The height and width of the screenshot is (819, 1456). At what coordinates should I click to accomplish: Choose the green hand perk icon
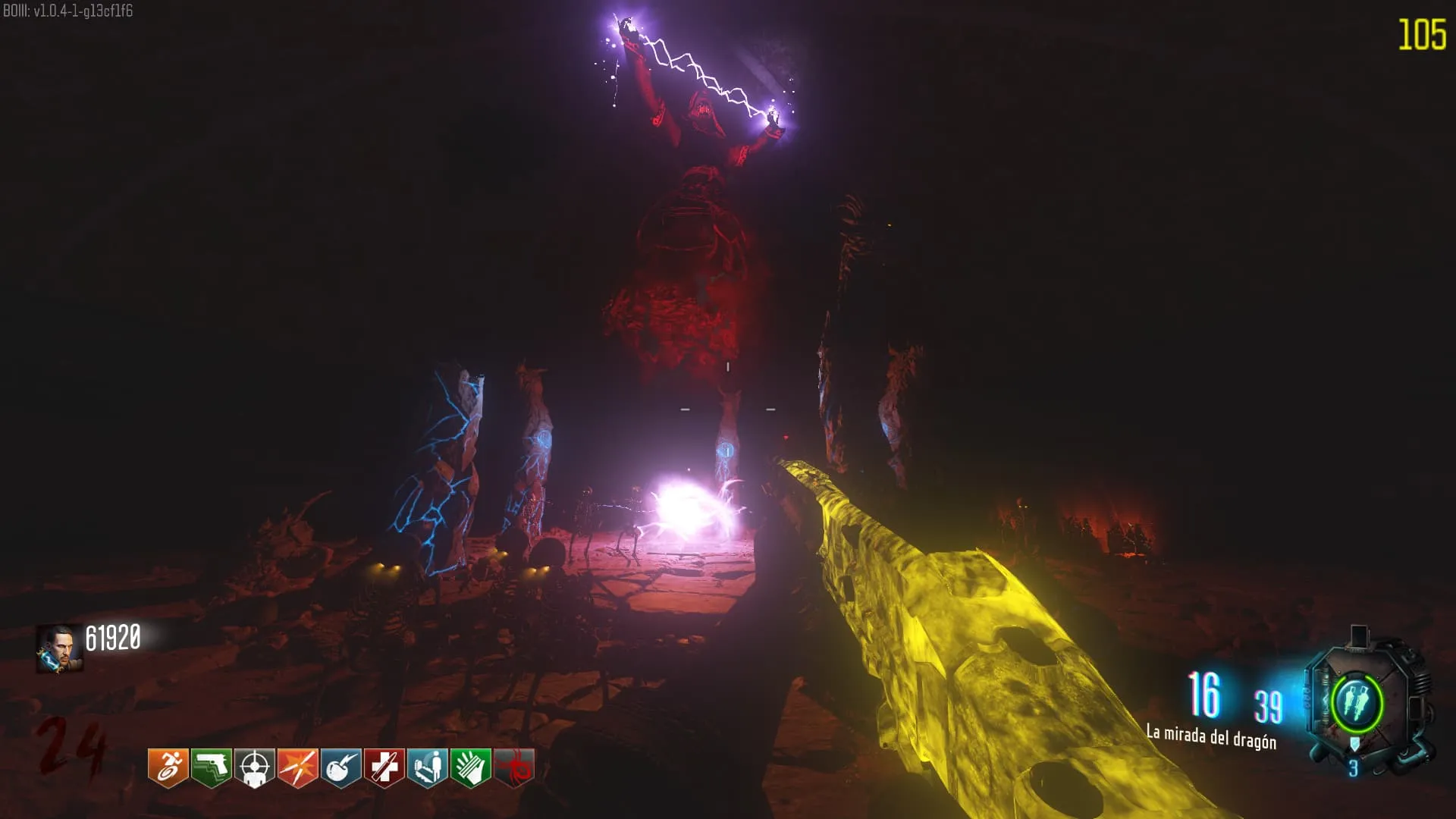[470, 767]
